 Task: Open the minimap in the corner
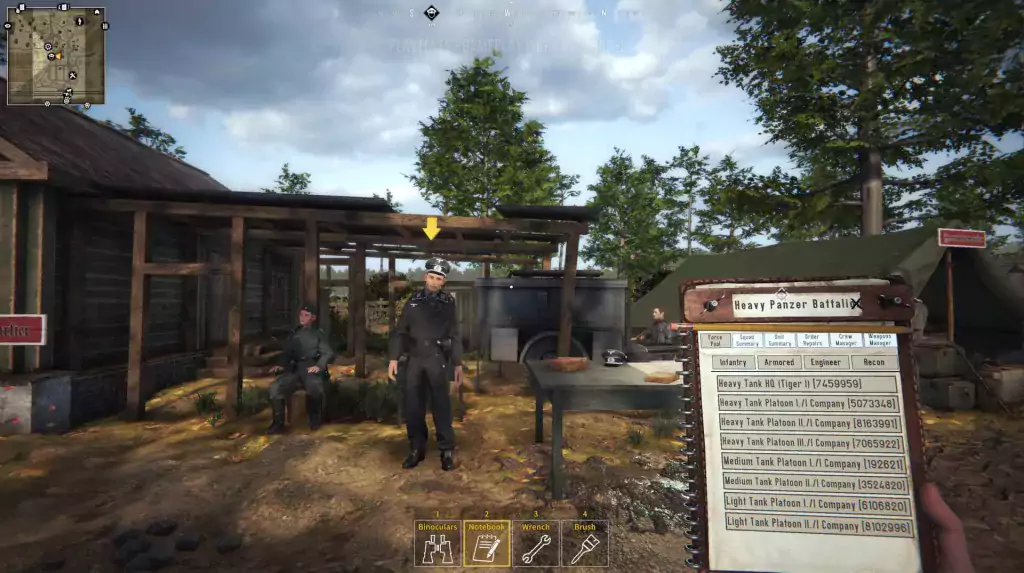(56, 56)
